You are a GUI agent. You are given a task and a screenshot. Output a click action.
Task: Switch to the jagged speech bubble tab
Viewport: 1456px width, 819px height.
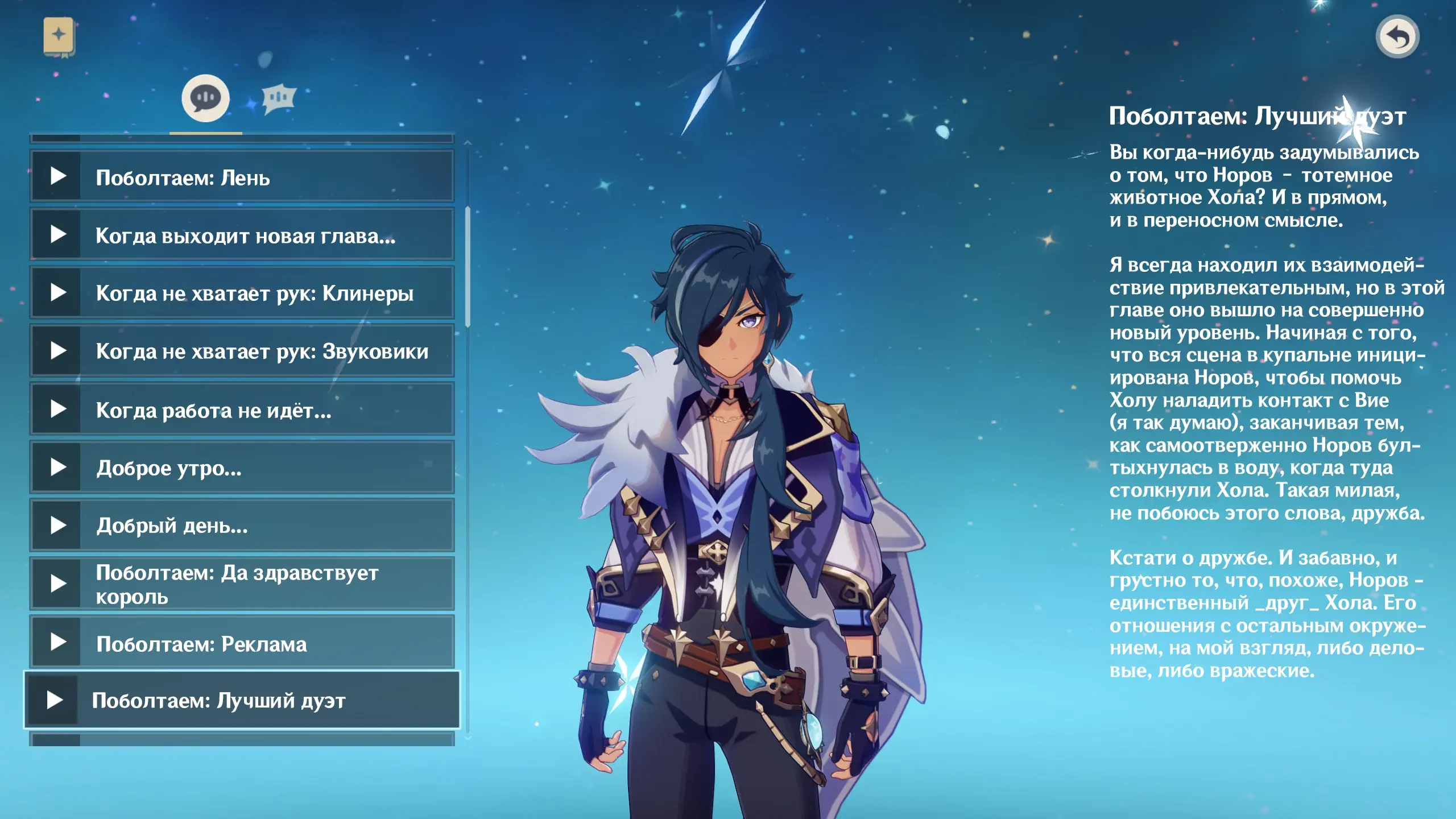pos(279,100)
